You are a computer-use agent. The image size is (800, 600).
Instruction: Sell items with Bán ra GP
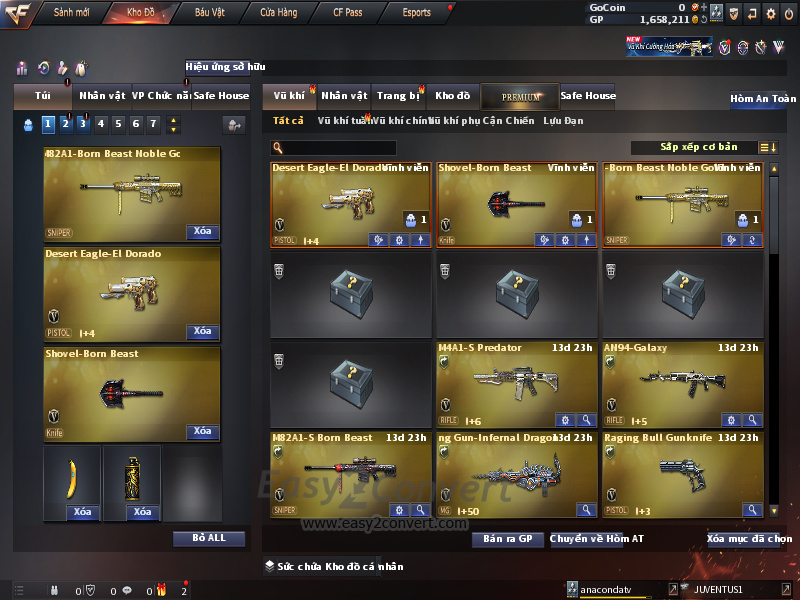507,539
